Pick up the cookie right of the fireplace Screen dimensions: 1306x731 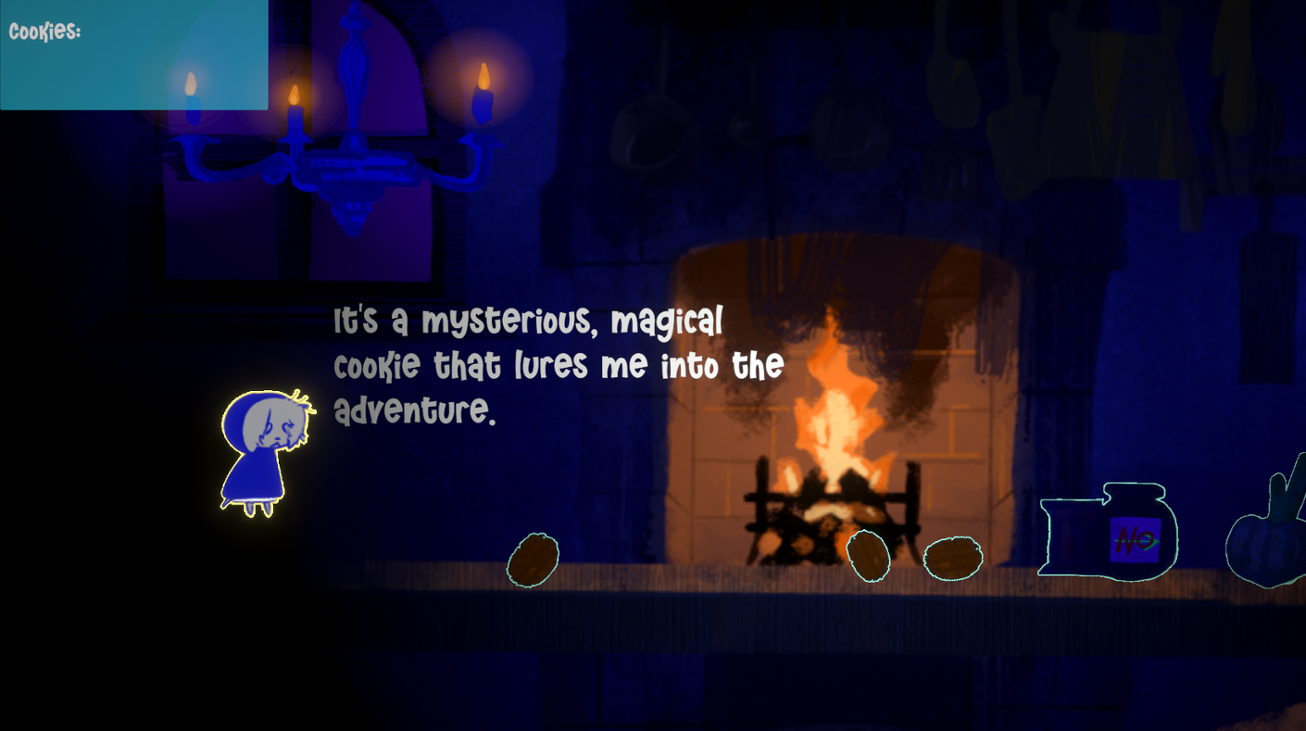pos(867,557)
